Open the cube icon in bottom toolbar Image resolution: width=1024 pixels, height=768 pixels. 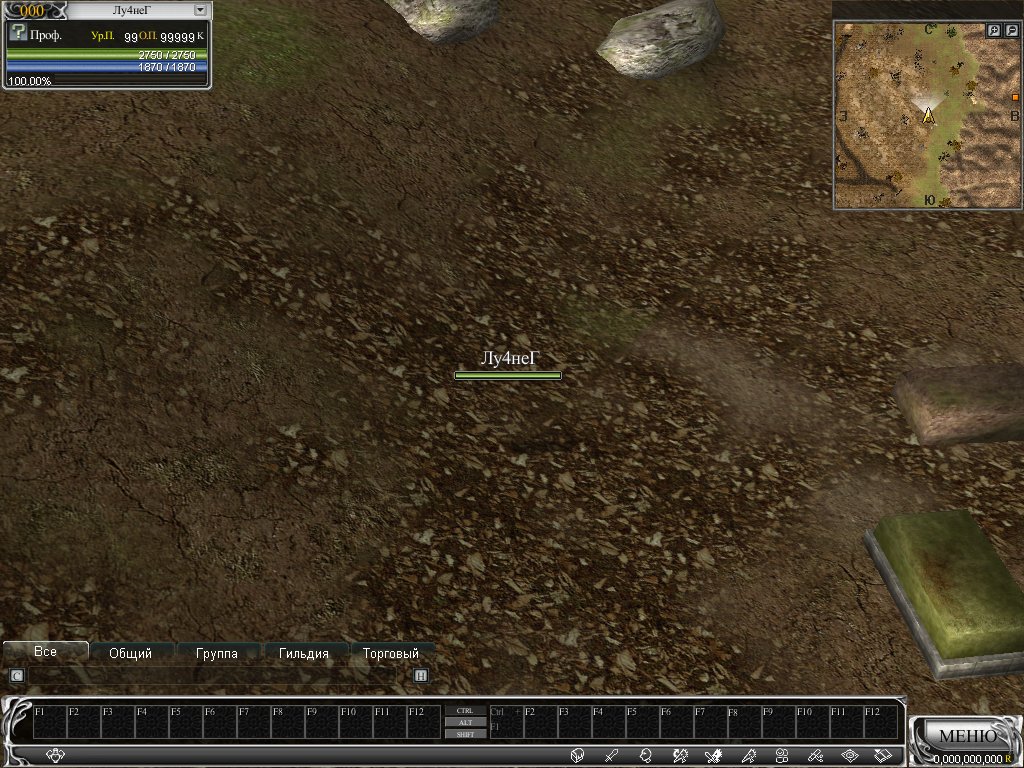pyautogui.click(x=577, y=755)
